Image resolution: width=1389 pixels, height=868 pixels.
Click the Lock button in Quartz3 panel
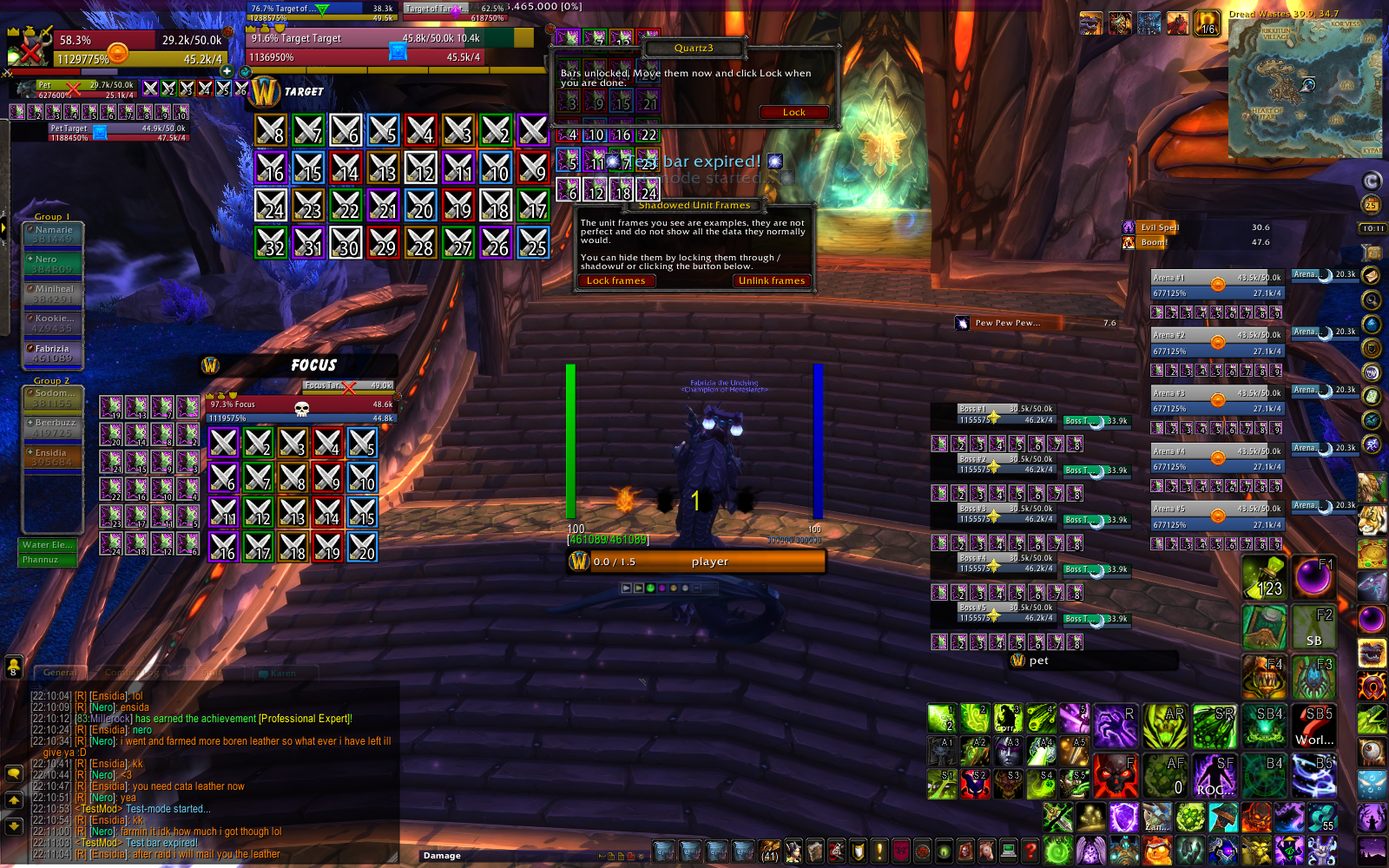click(793, 112)
